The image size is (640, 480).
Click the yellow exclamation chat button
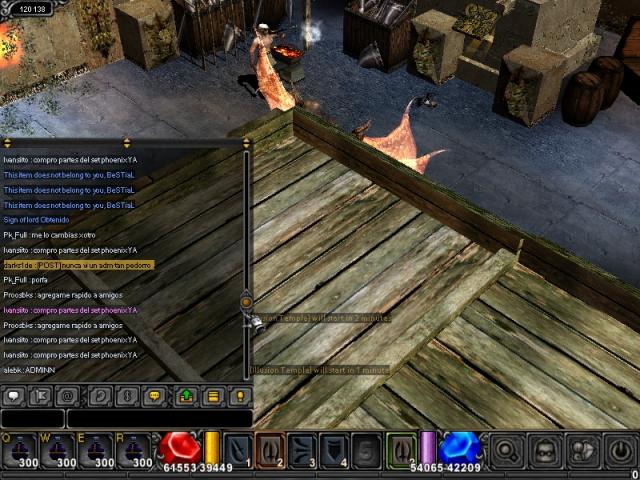pyautogui.click(x=238, y=396)
